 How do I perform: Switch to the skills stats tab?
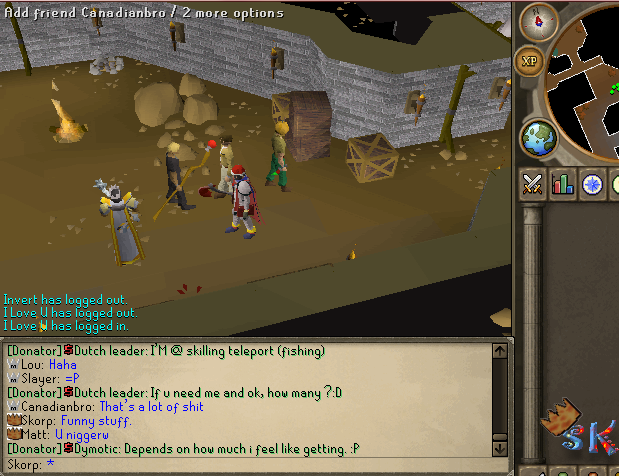(x=562, y=184)
